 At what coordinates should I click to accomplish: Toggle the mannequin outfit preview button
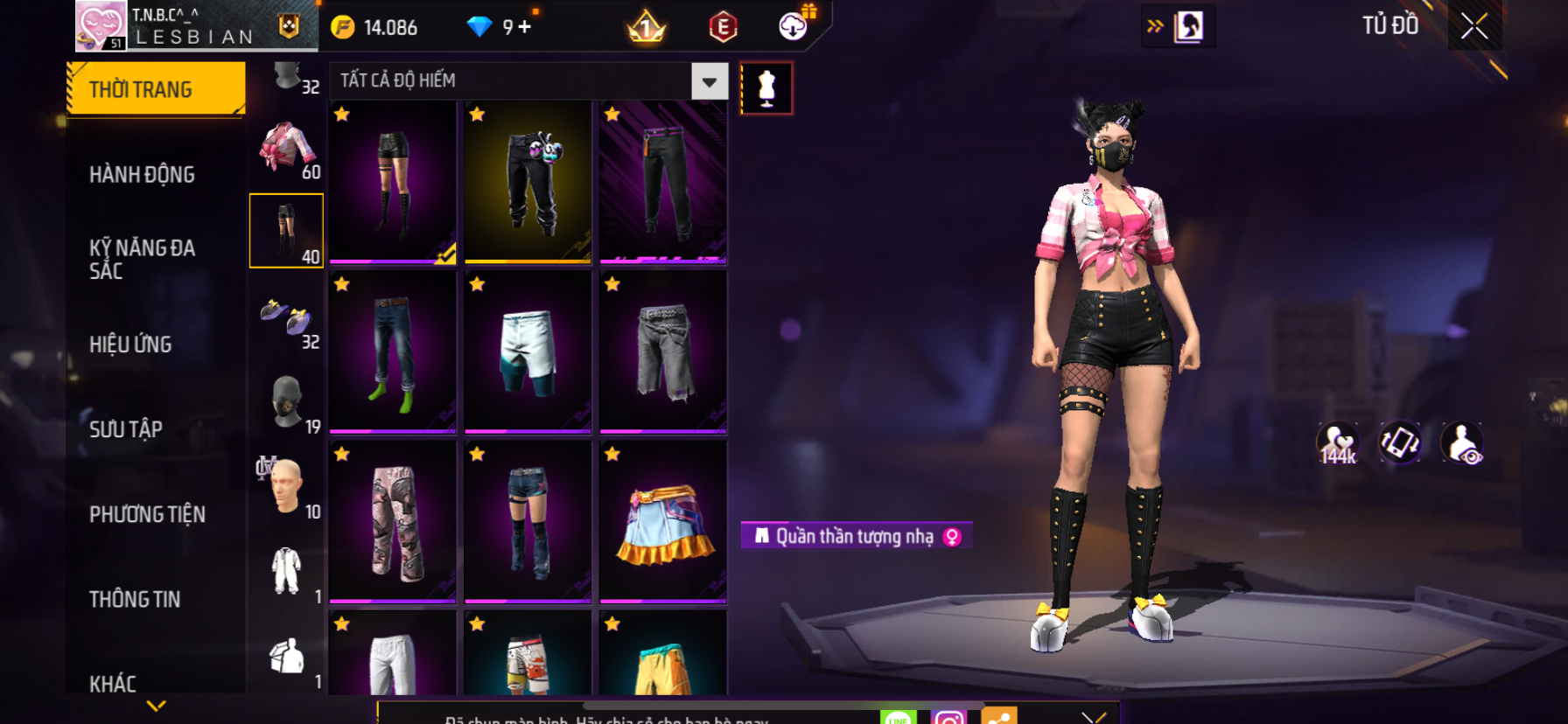point(766,87)
